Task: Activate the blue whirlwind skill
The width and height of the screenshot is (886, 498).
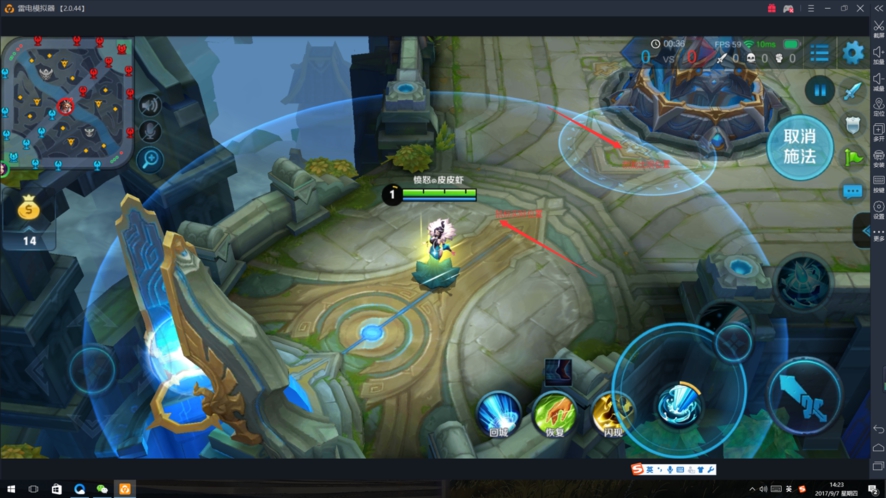Action: tap(680, 402)
